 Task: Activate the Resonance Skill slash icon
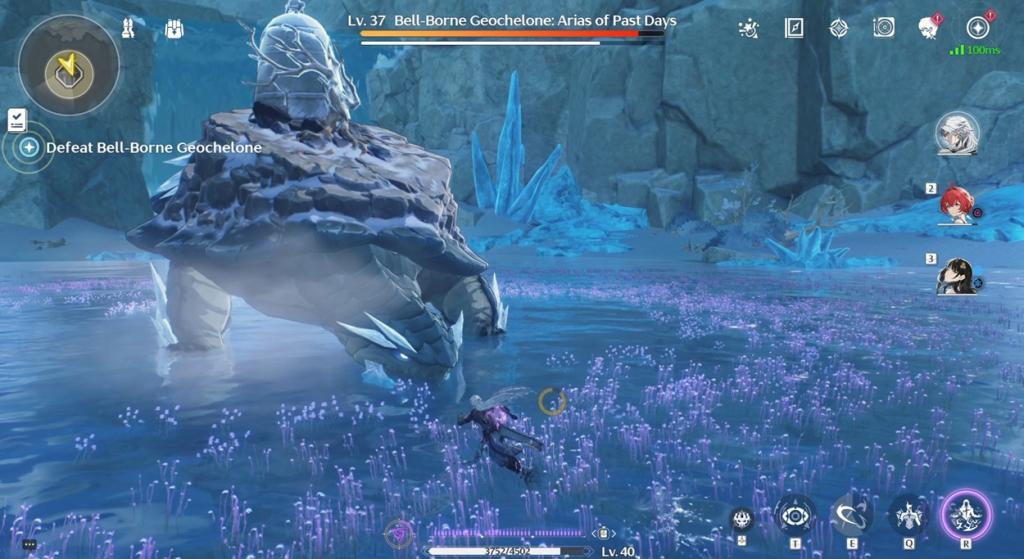click(851, 515)
